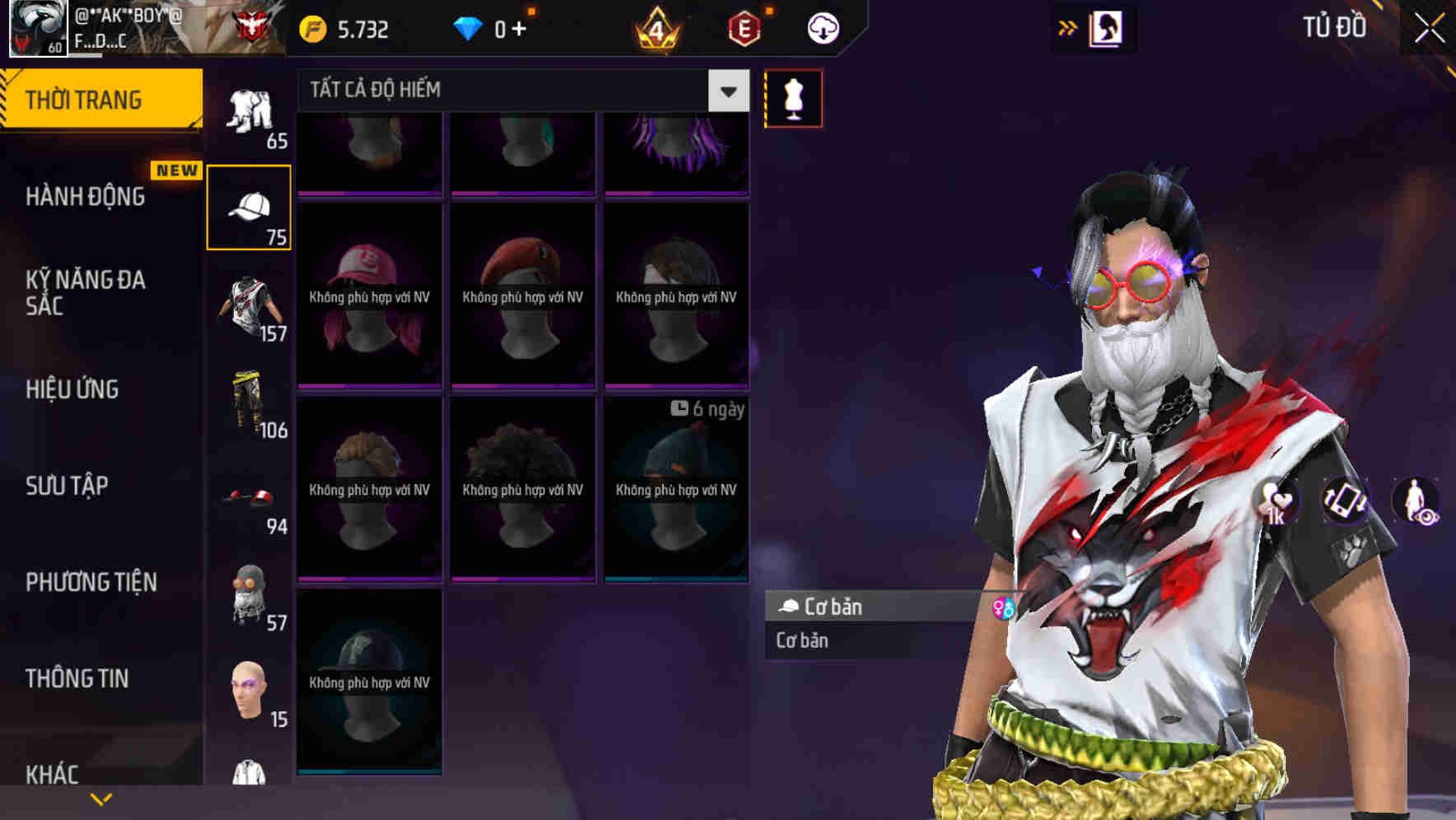Screen dimensions: 1456x820
Task: Open the item with 6 ngày timer
Action: pos(676,489)
